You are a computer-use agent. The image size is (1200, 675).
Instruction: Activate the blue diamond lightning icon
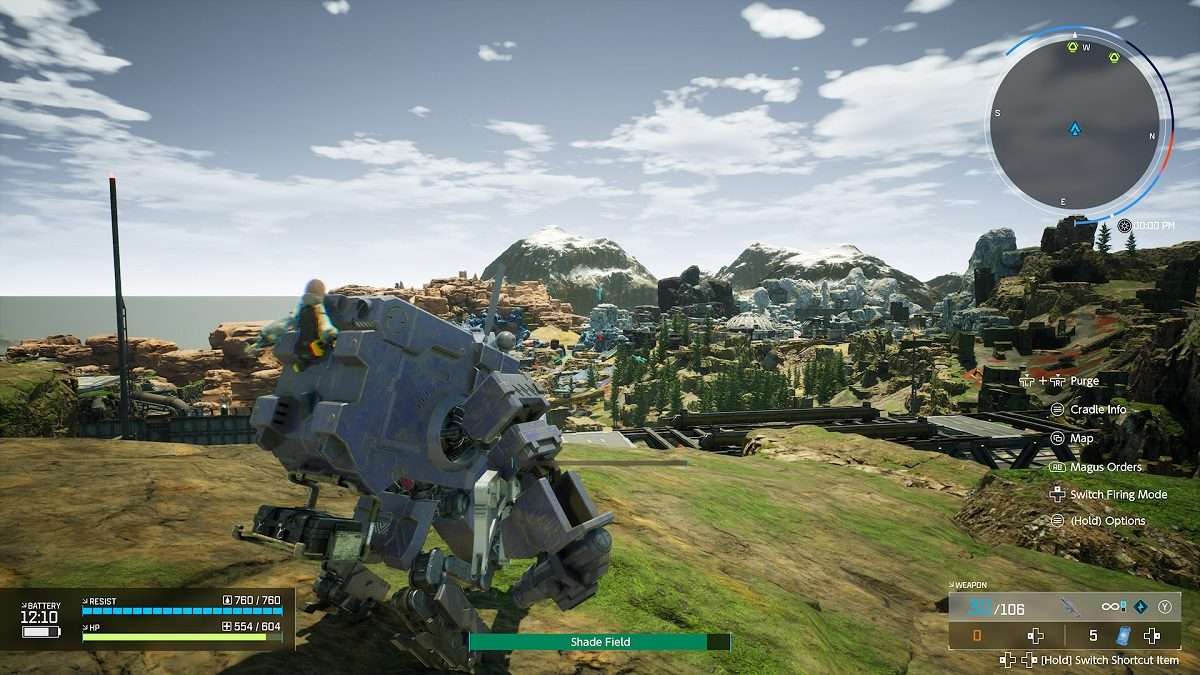(x=1140, y=606)
